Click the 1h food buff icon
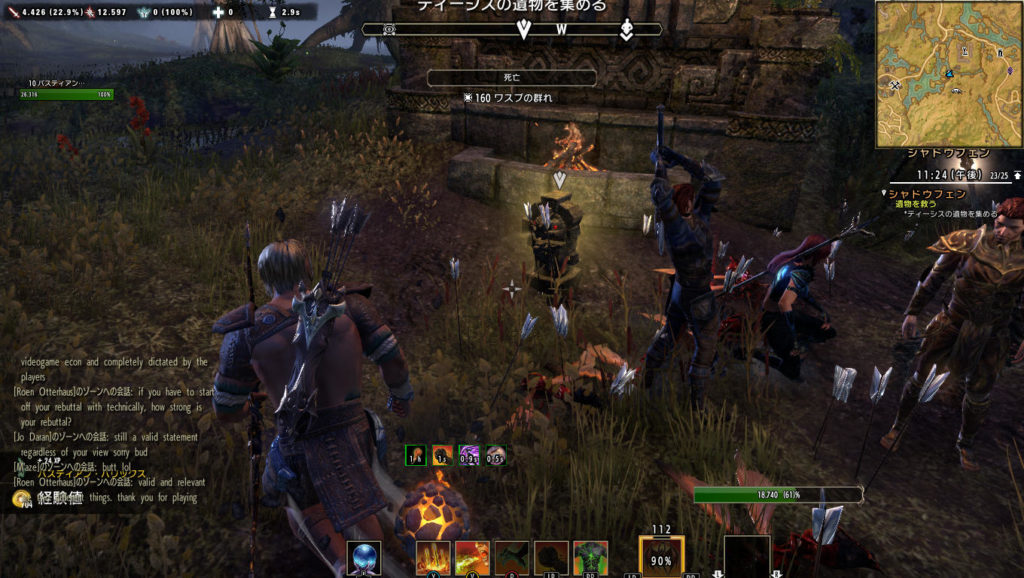Image resolution: width=1024 pixels, height=578 pixels. coord(416,455)
